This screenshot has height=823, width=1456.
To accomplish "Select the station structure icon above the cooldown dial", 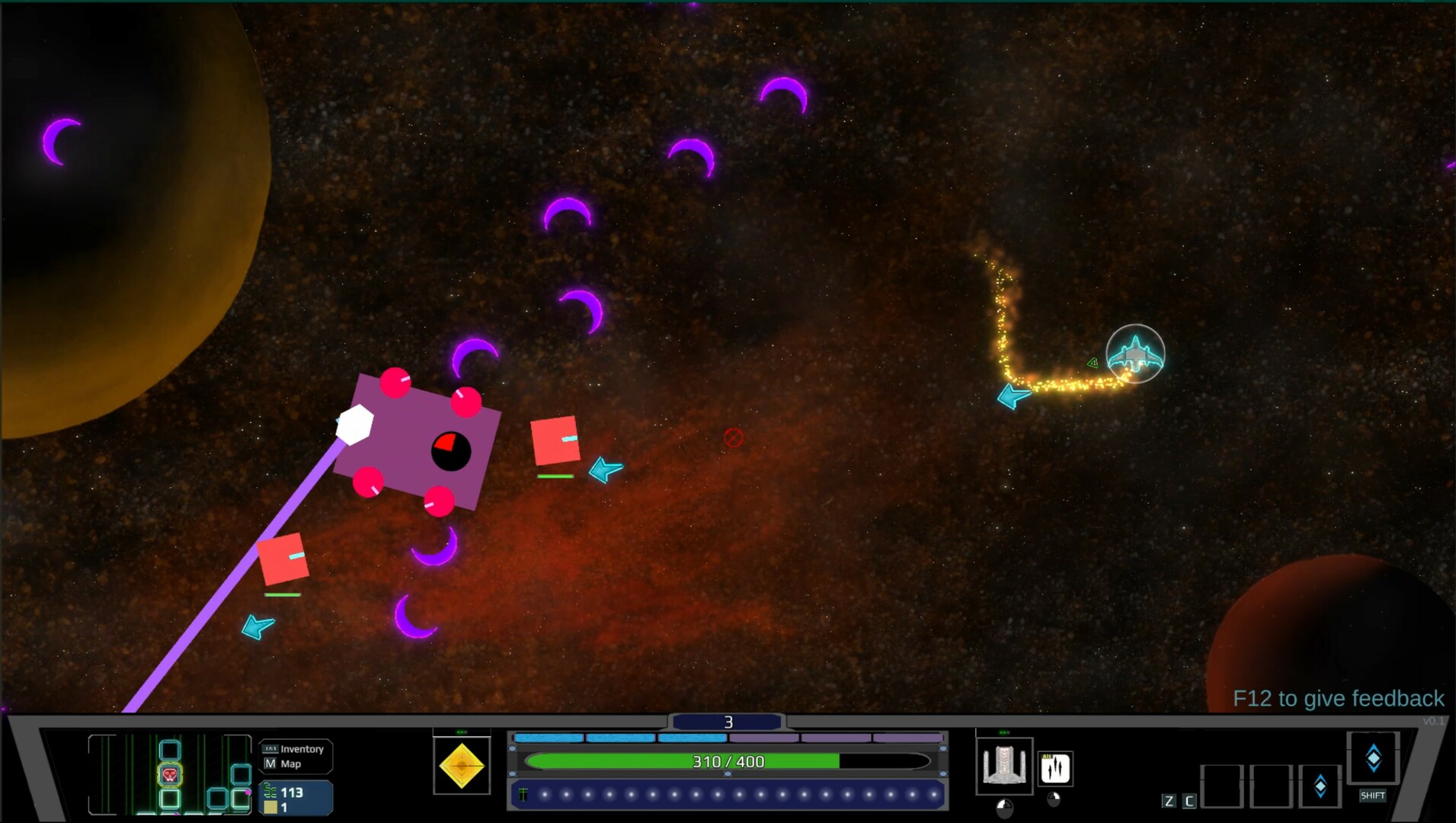I will (1005, 764).
